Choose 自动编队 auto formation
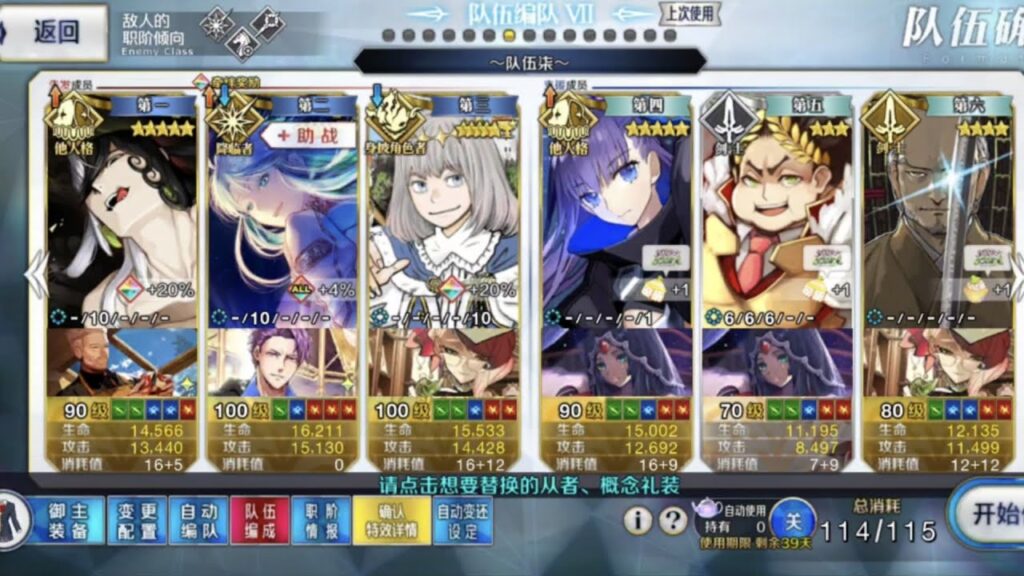The width and height of the screenshot is (1024, 576). (199, 521)
